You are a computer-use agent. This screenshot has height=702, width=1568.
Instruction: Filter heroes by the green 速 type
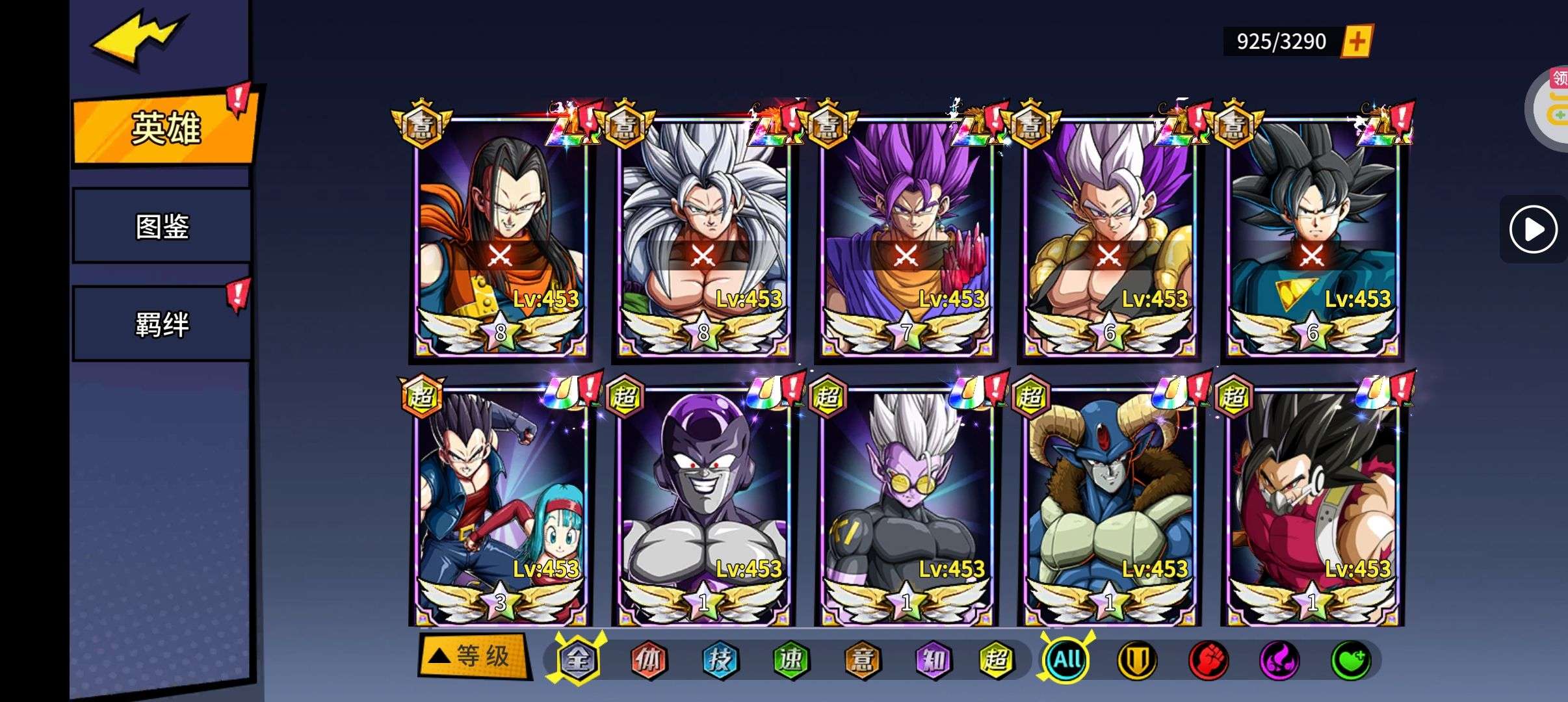(791, 660)
